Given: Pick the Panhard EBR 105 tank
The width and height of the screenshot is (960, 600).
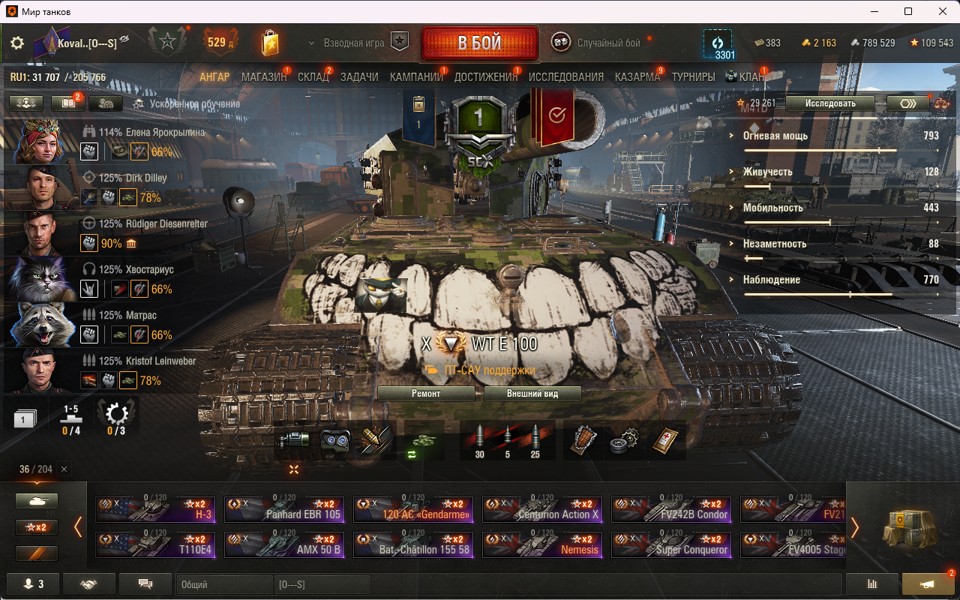Looking at the screenshot, I should coord(284,509).
